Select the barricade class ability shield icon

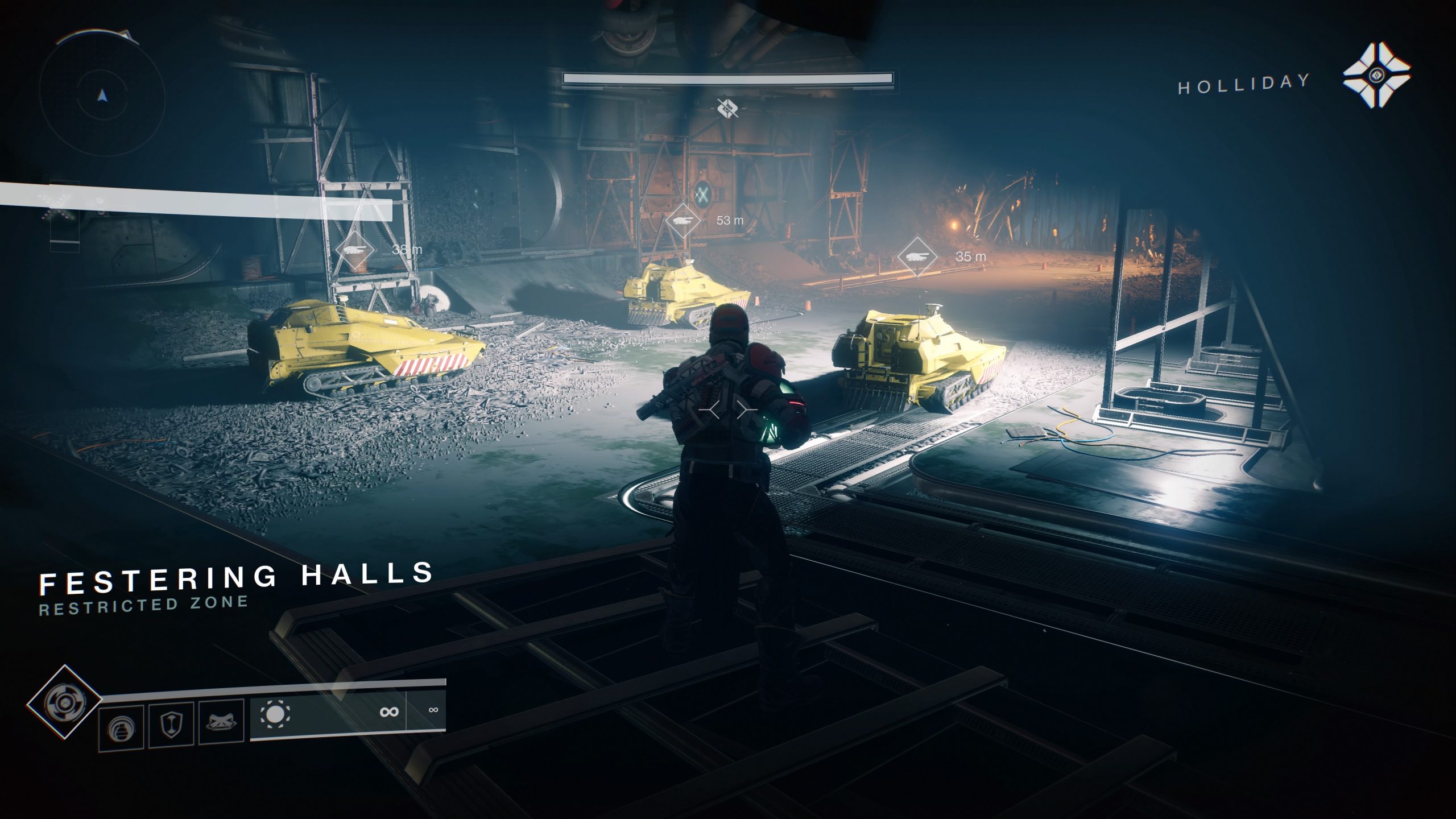171,723
